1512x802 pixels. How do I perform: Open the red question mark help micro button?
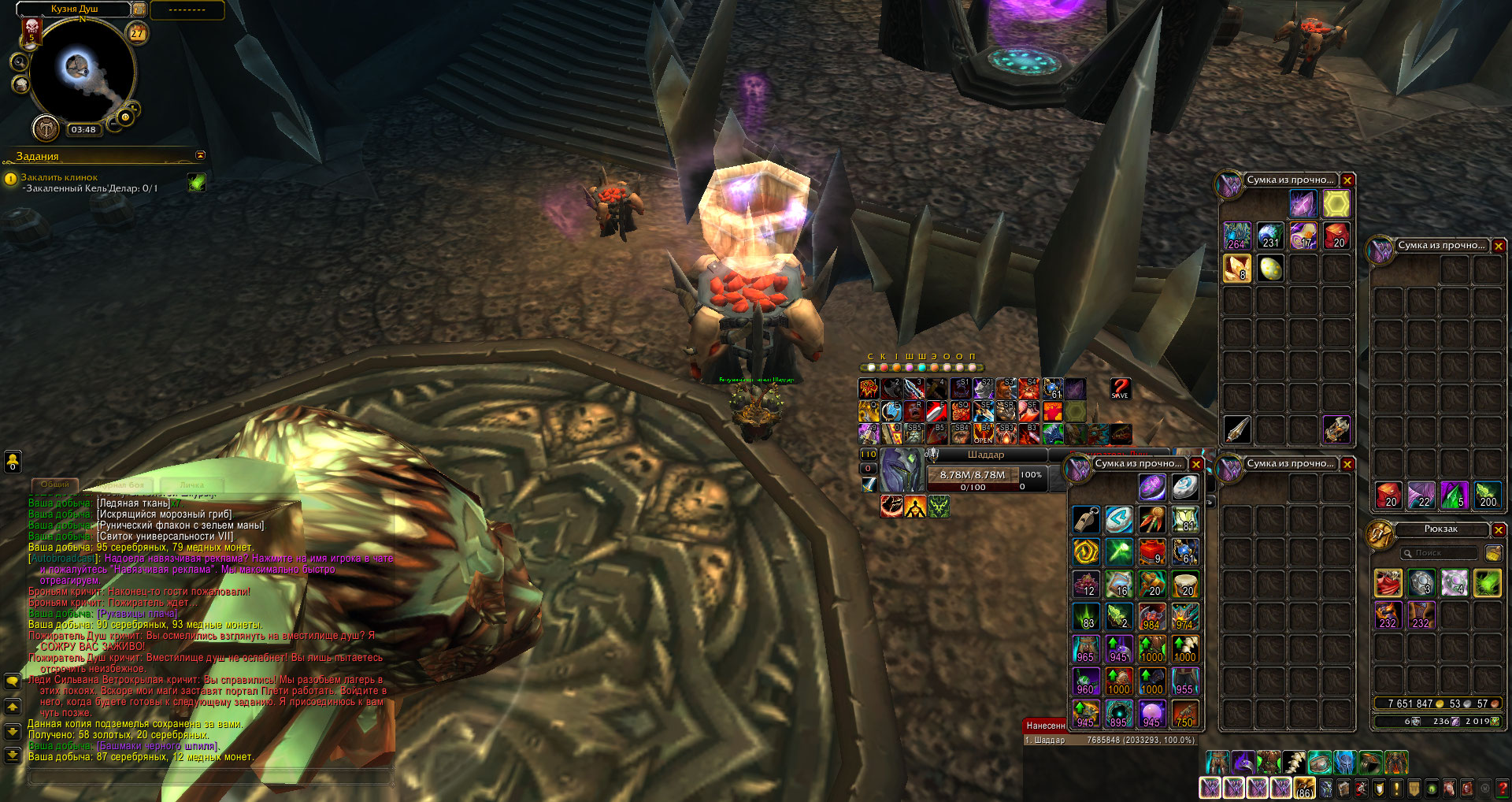click(1503, 788)
